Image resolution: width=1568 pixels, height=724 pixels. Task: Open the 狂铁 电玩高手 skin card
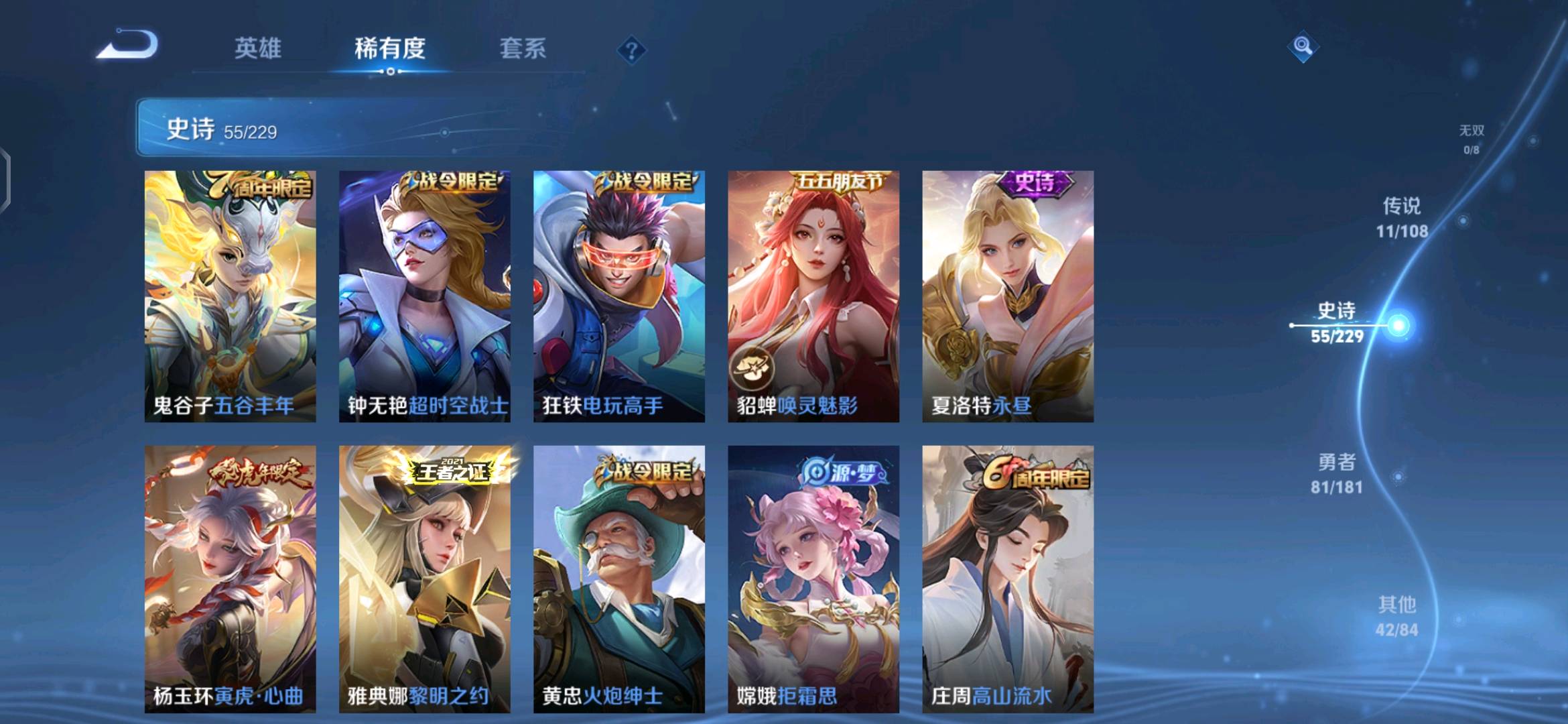(x=618, y=296)
